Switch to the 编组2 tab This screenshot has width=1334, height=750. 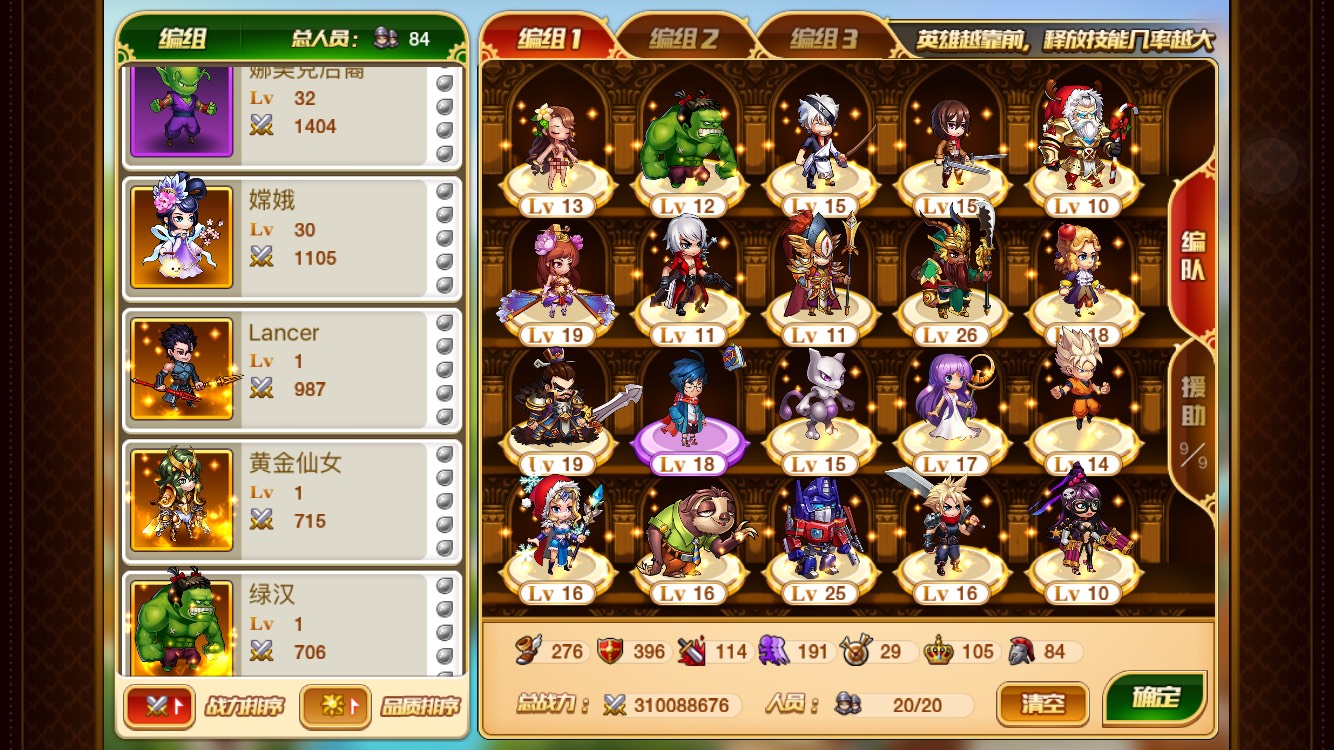click(x=683, y=39)
